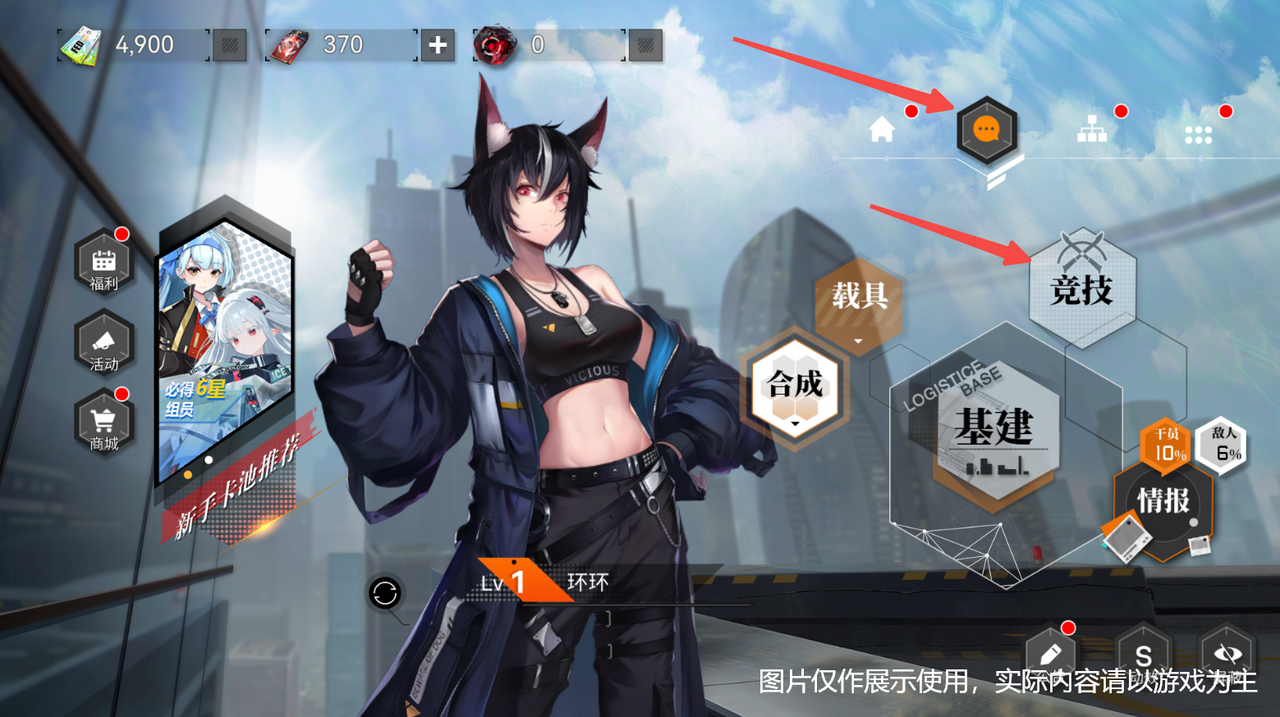Enter the 基建 logistics base
1280x717 pixels.
point(992,430)
